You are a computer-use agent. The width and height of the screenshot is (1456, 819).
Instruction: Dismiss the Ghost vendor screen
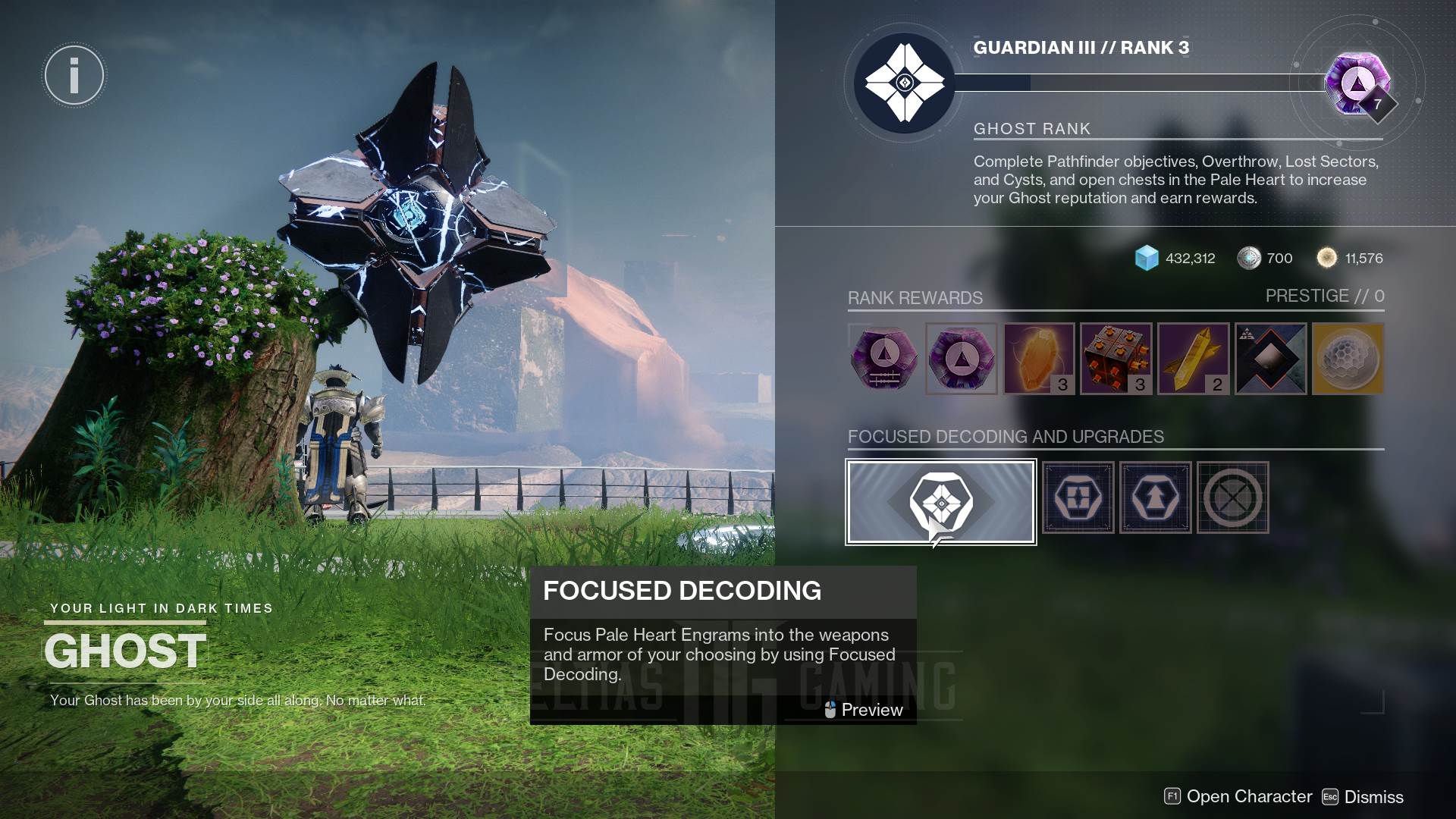(x=1363, y=797)
